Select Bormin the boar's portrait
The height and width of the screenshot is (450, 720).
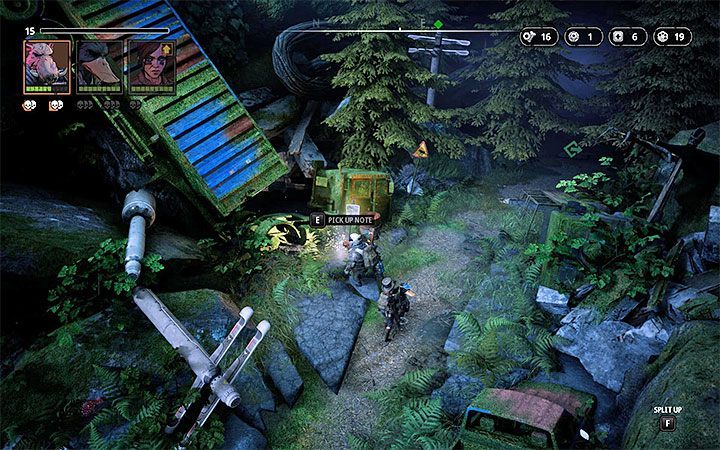click(47, 66)
